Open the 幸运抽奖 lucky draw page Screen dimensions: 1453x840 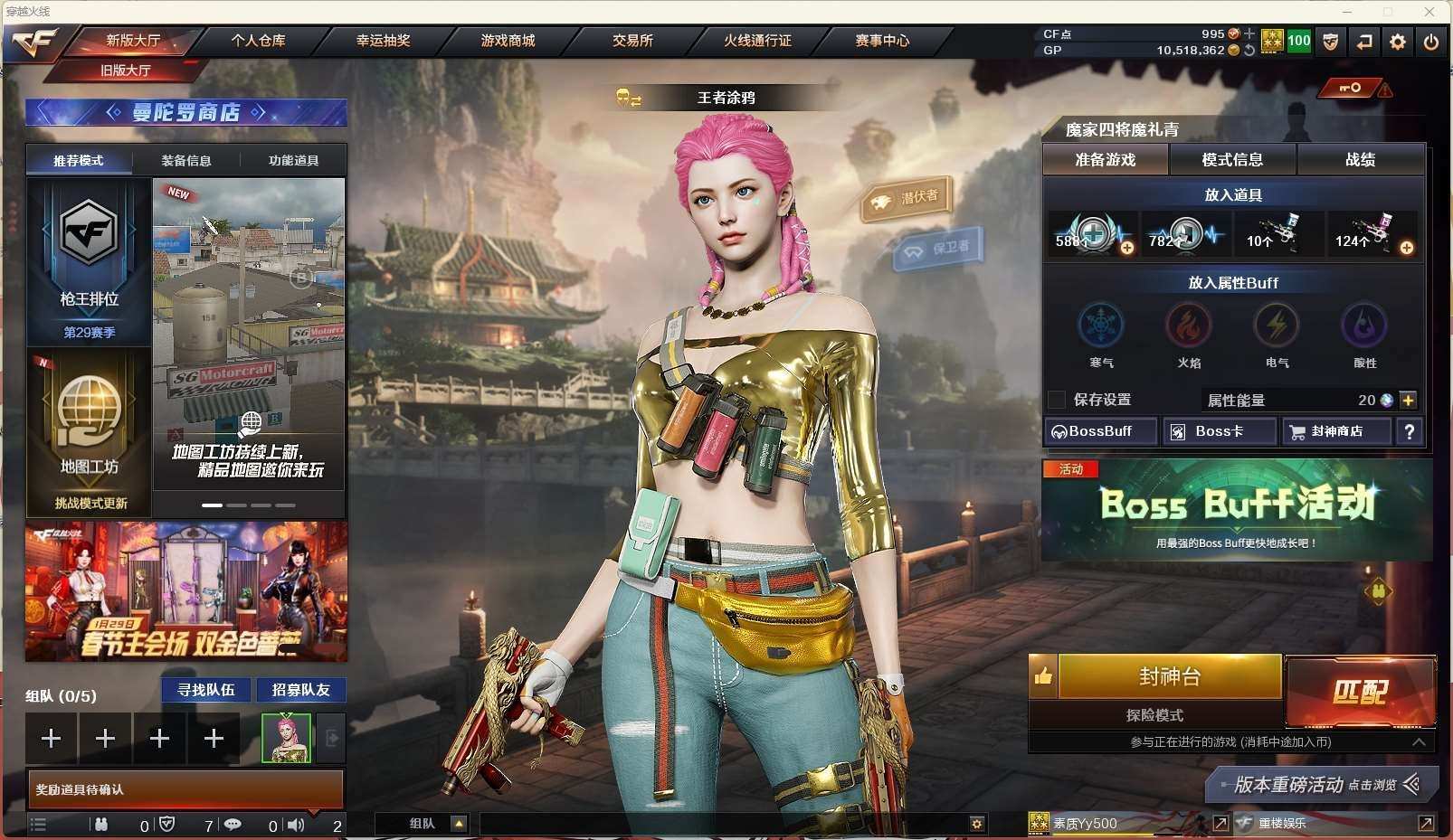click(x=383, y=41)
